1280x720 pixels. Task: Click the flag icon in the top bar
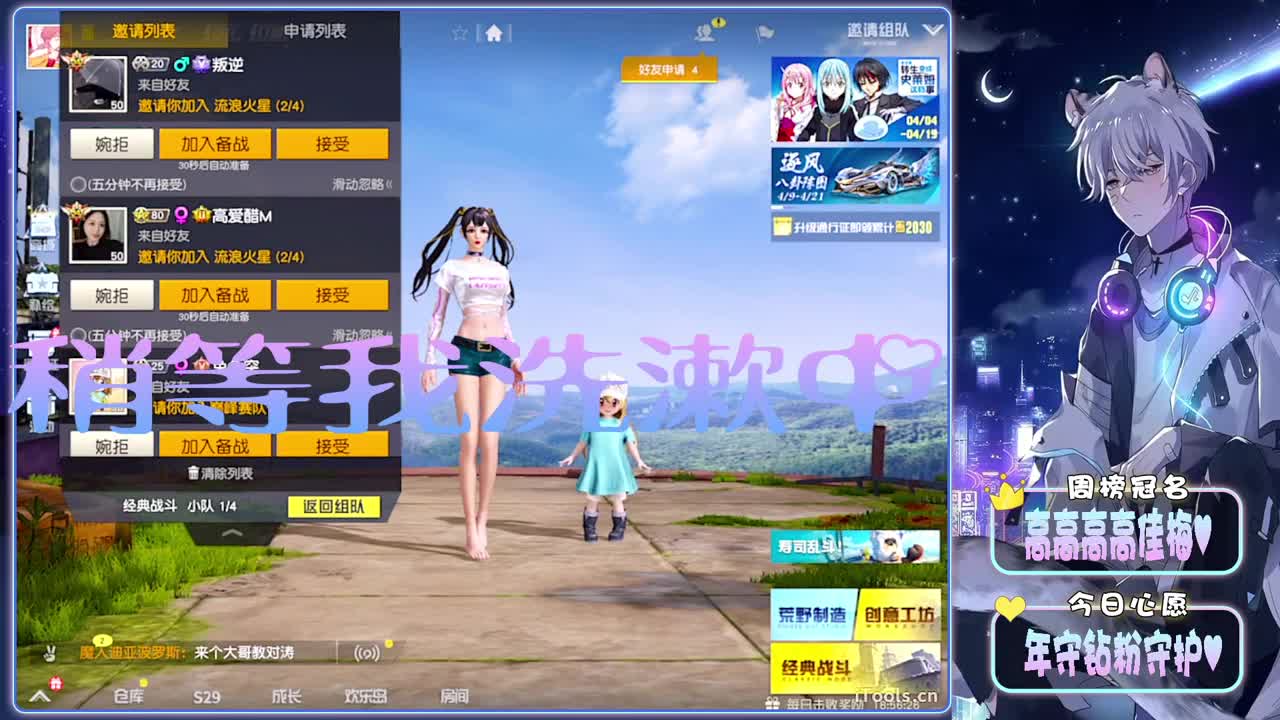765,32
